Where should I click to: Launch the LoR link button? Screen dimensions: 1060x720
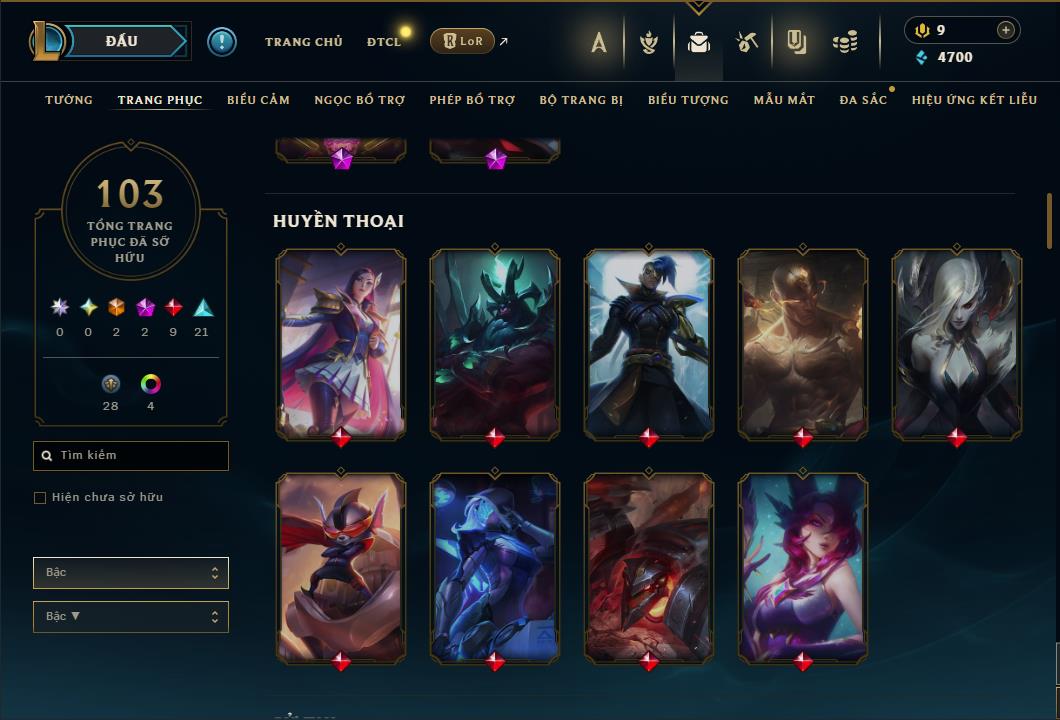pos(462,41)
